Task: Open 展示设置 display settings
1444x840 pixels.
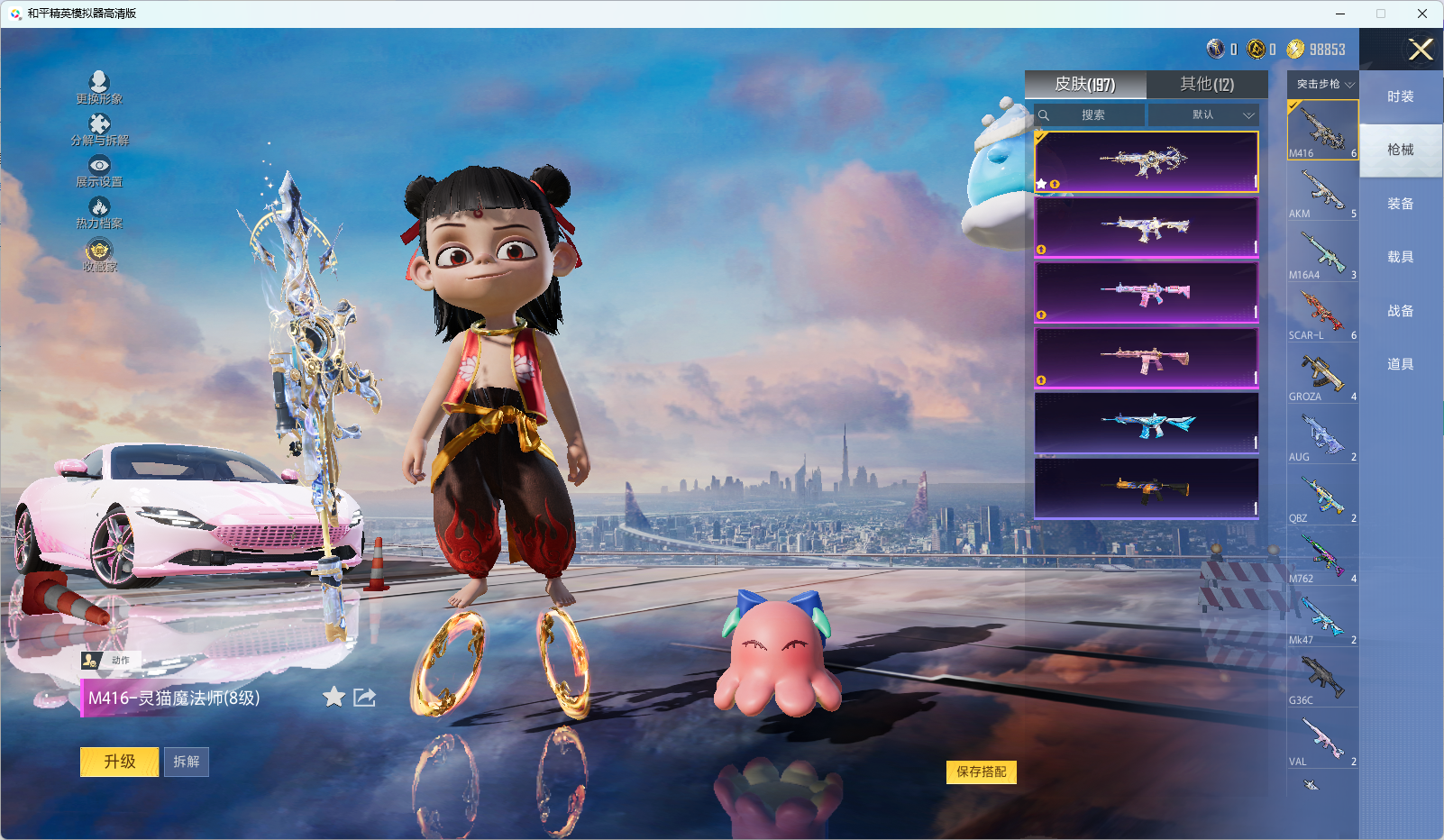Action: click(x=99, y=170)
